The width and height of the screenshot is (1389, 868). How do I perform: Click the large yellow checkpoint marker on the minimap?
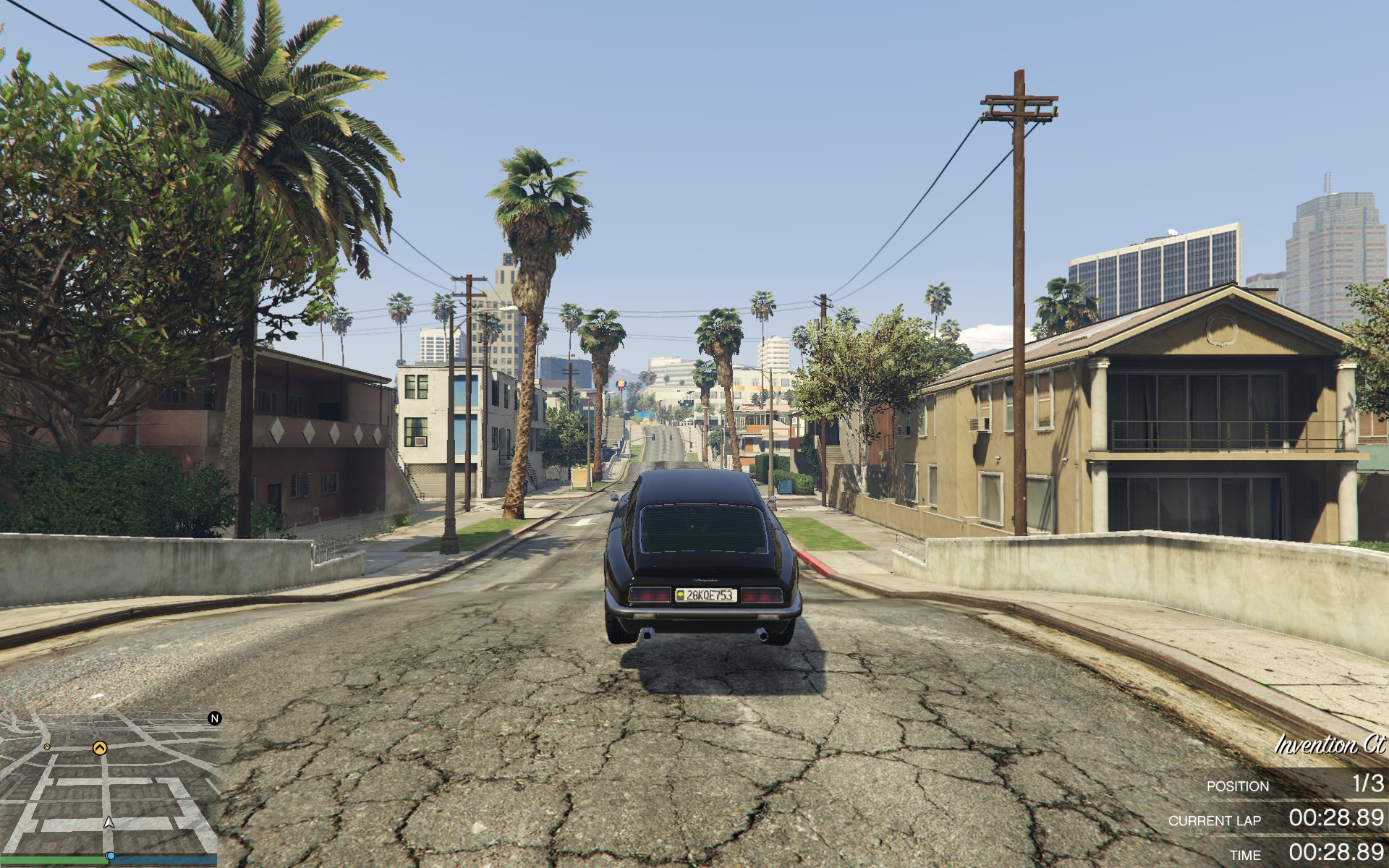99,748
